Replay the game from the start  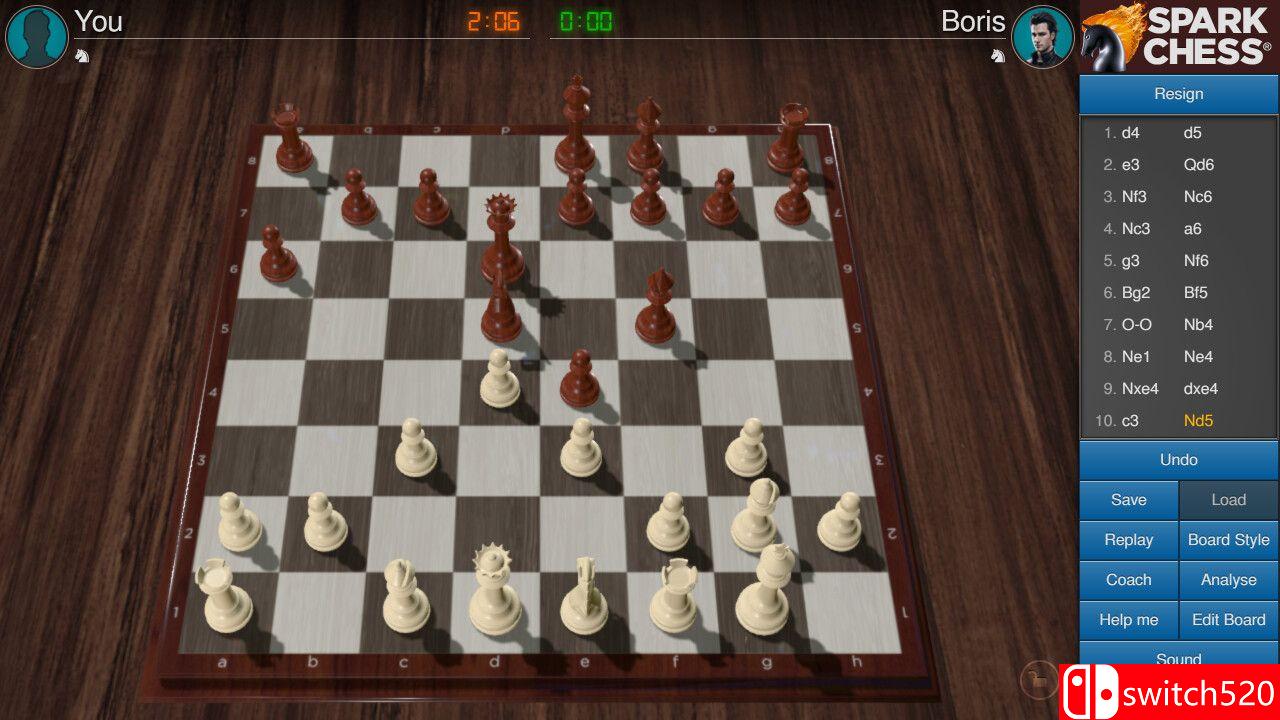1128,540
